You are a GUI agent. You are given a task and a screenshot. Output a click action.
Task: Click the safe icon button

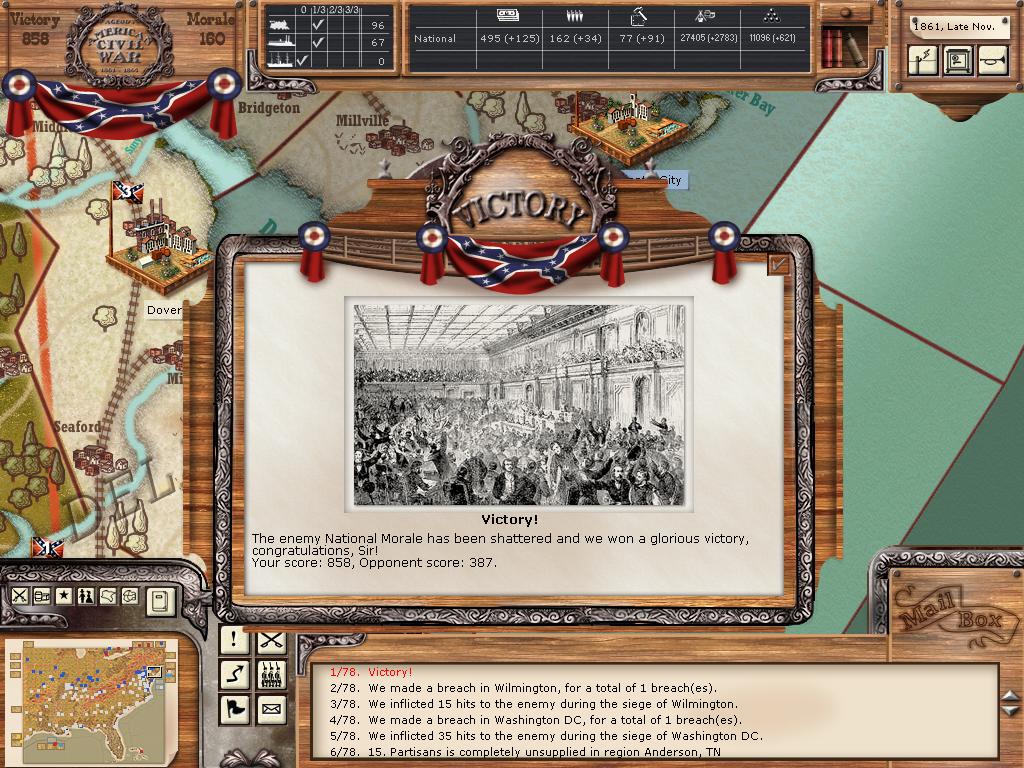coord(958,60)
